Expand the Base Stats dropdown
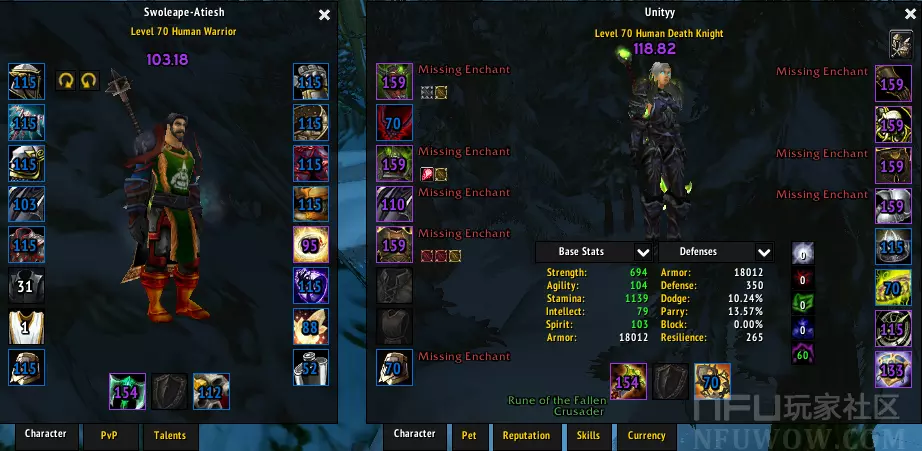 click(642, 252)
